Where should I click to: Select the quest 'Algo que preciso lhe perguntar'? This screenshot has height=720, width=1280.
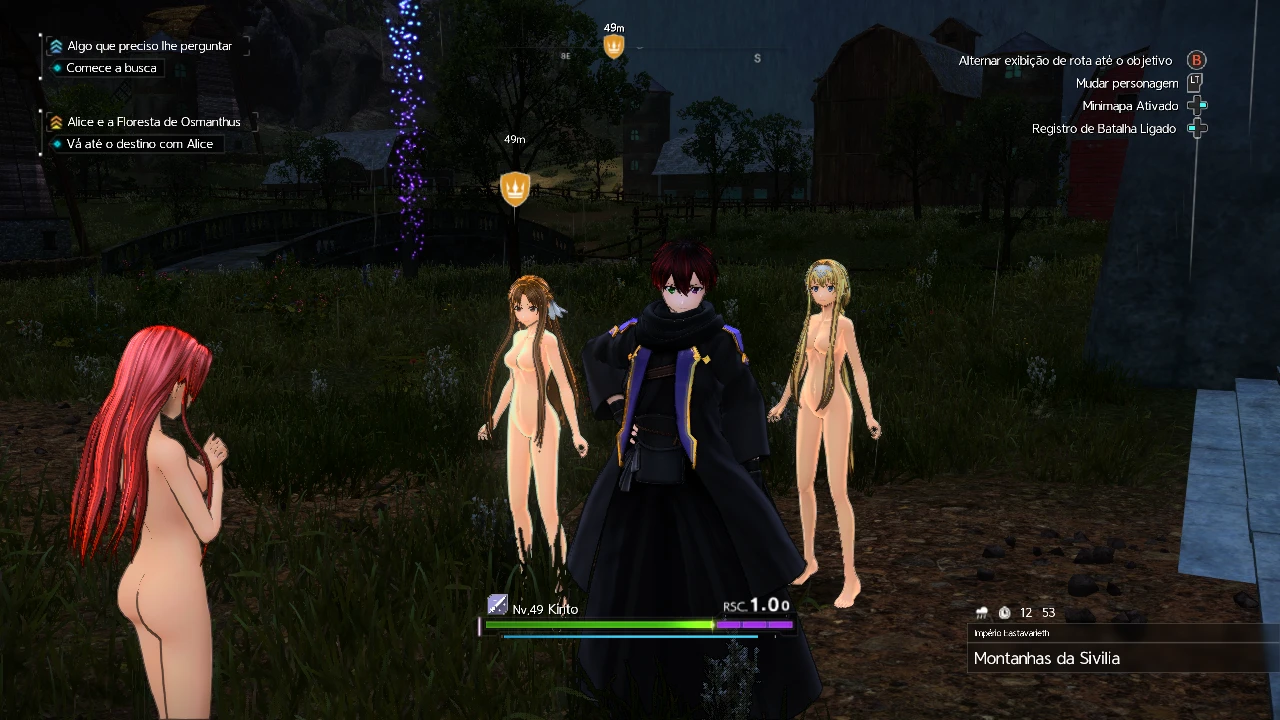coord(149,46)
